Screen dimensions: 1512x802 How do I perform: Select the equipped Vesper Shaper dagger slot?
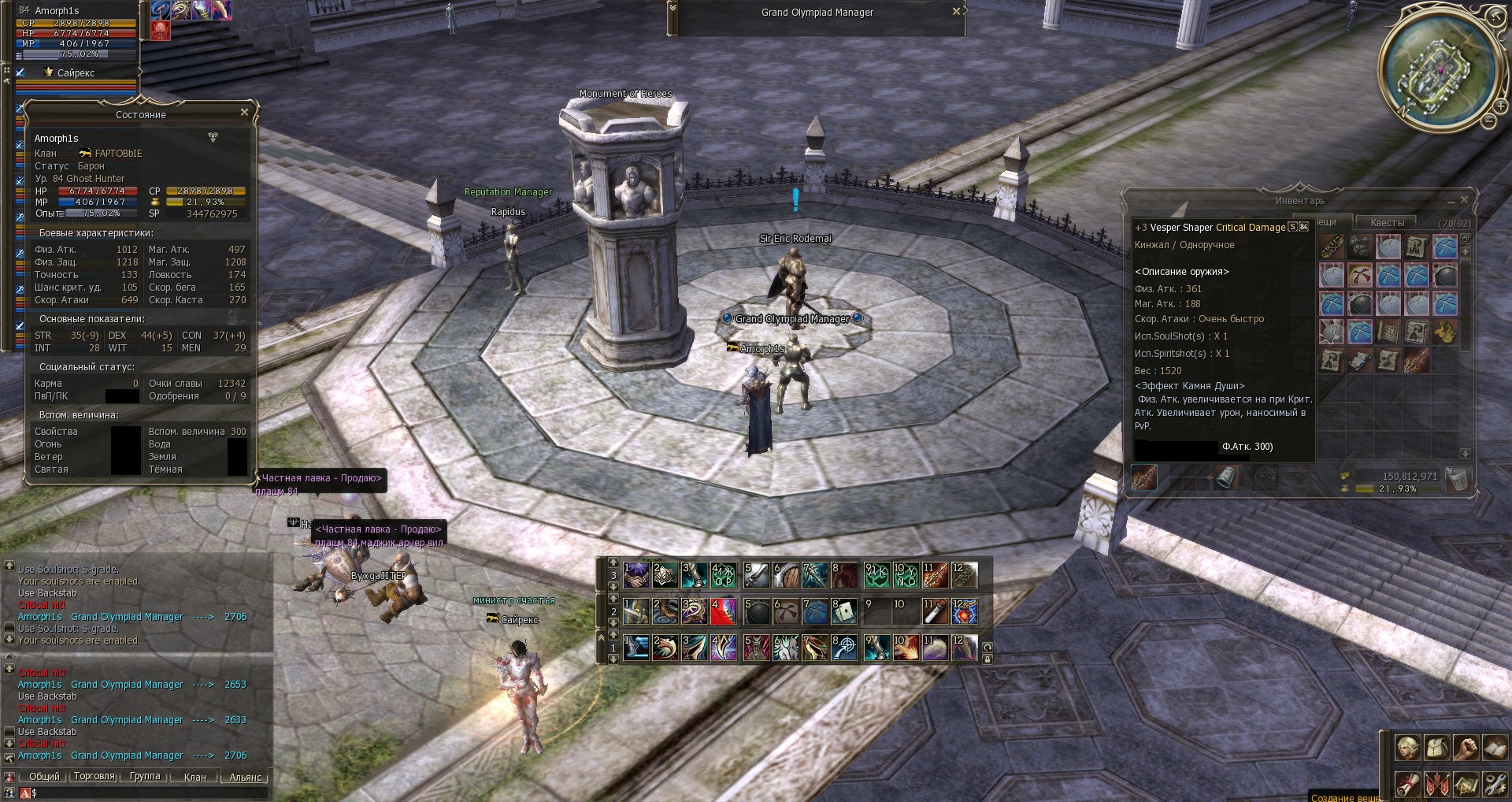[1144, 477]
